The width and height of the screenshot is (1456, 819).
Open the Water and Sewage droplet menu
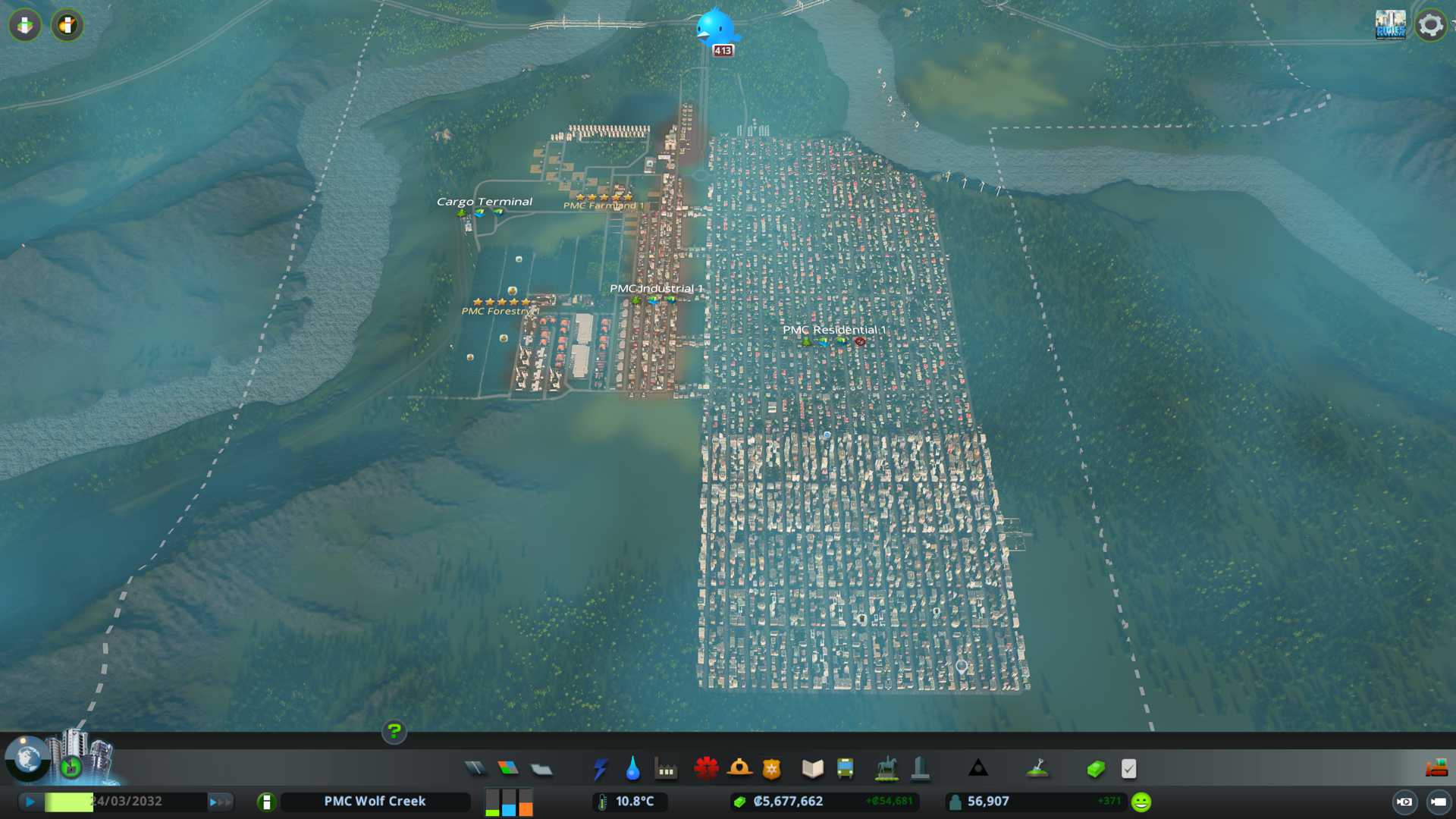[x=632, y=769]
